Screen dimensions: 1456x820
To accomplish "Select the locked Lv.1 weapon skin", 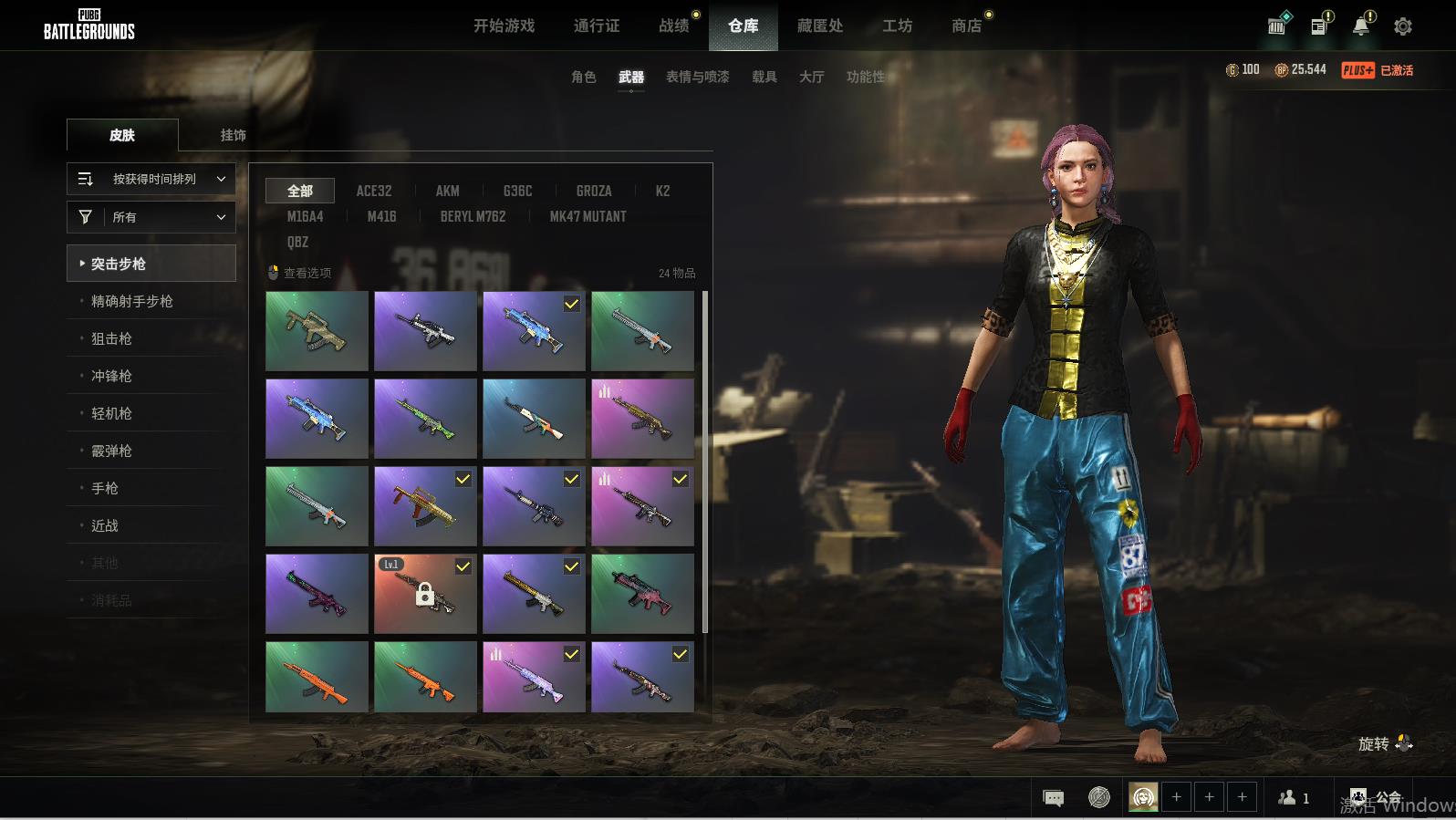I will point(425,594).
